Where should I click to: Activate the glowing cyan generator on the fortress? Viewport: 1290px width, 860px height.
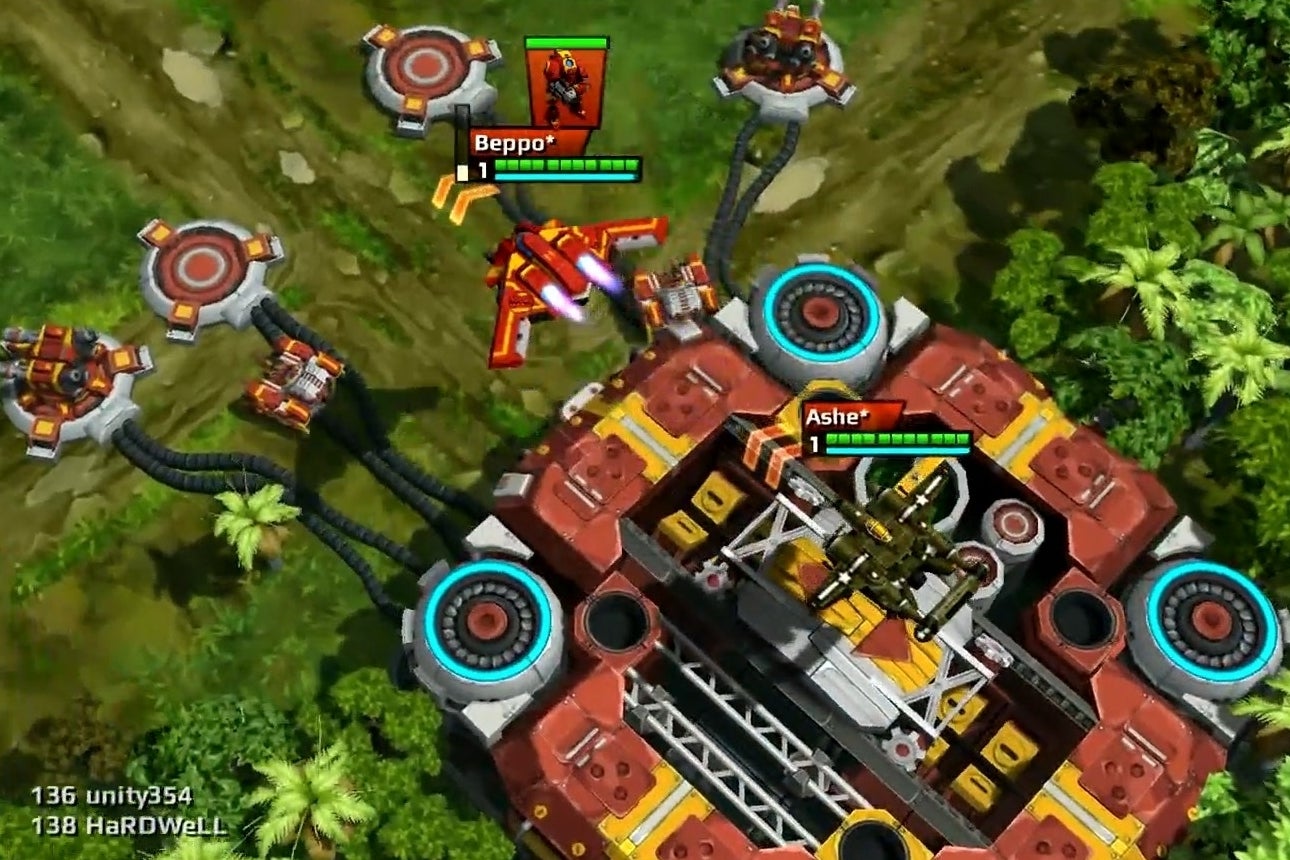click(x=822, y=313)
